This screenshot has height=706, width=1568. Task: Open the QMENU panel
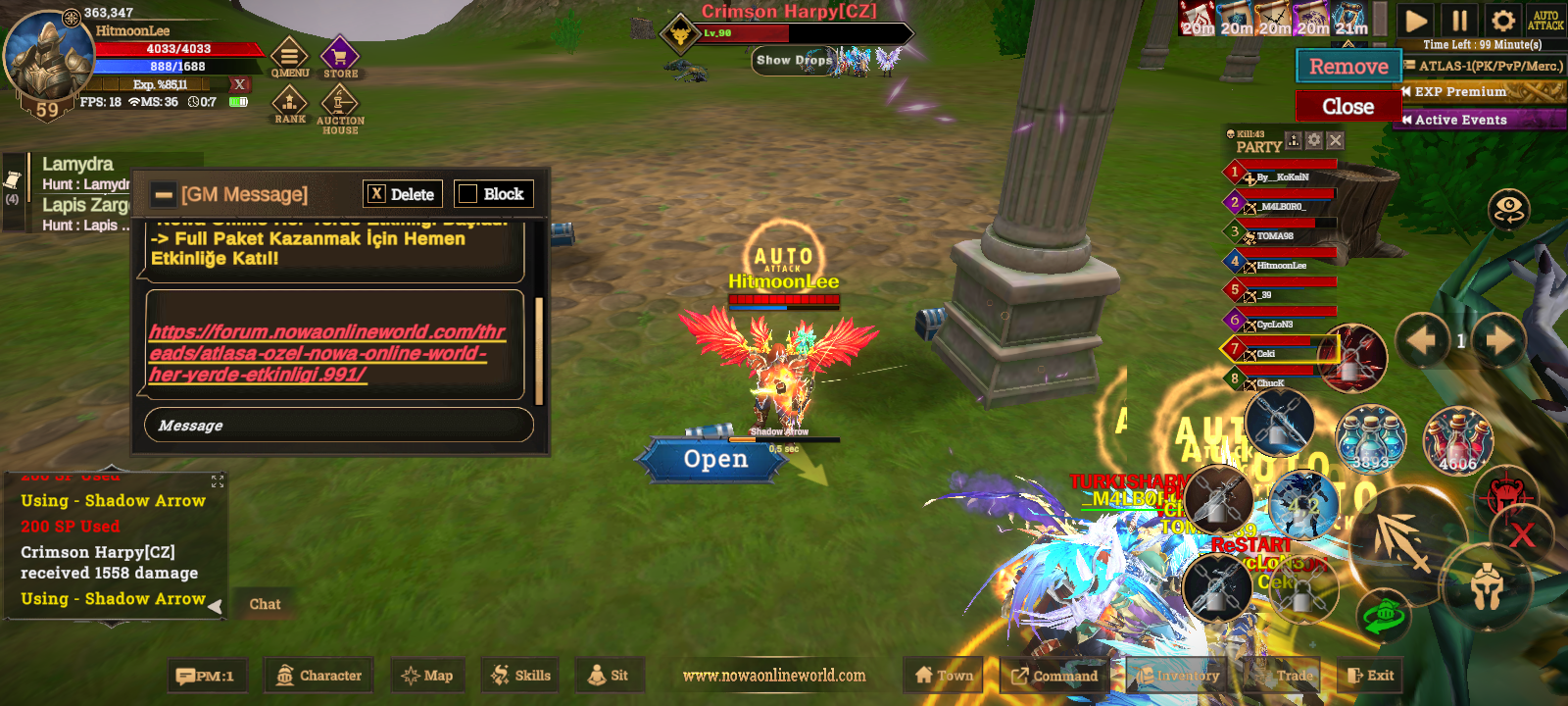[x=289, y=58]
